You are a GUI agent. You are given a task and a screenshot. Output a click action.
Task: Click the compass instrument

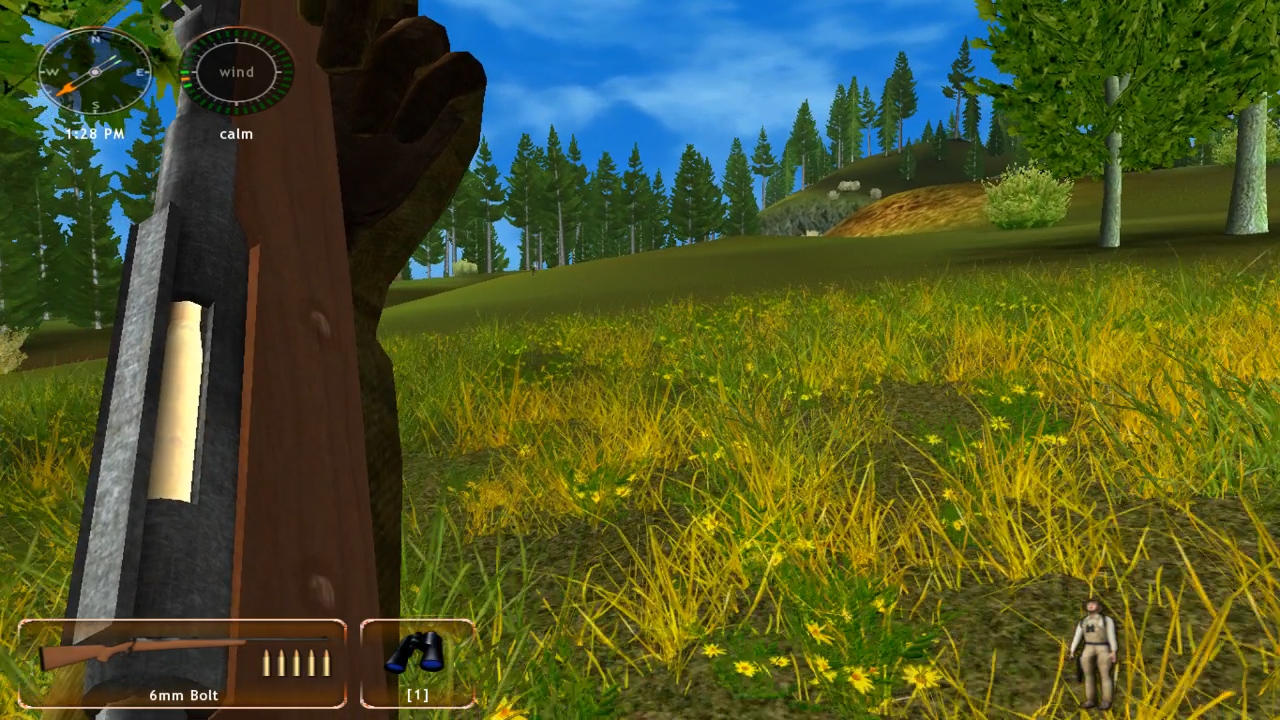pos(95,72)
